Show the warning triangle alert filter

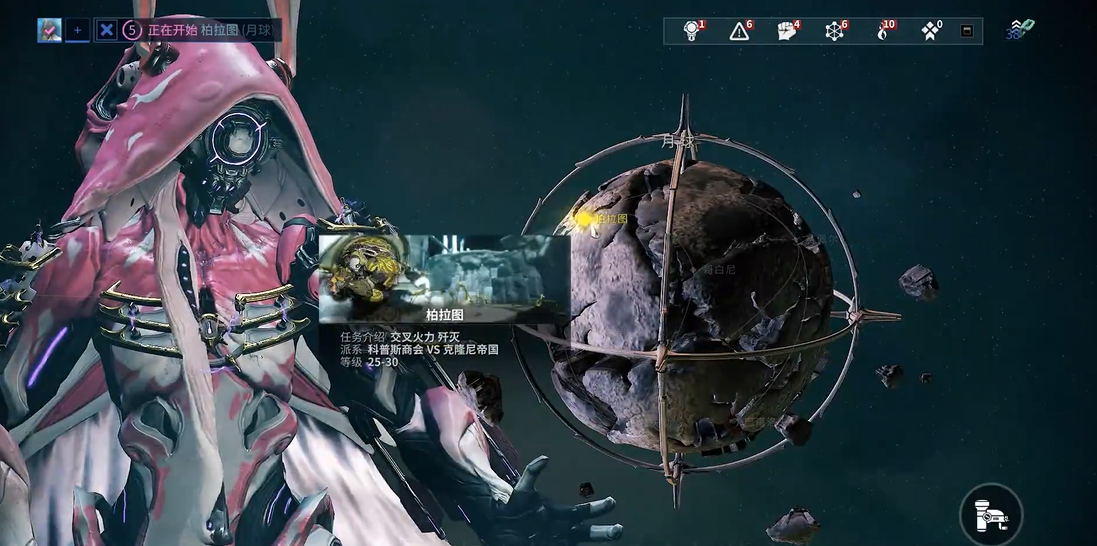click(x=739, y=31)
